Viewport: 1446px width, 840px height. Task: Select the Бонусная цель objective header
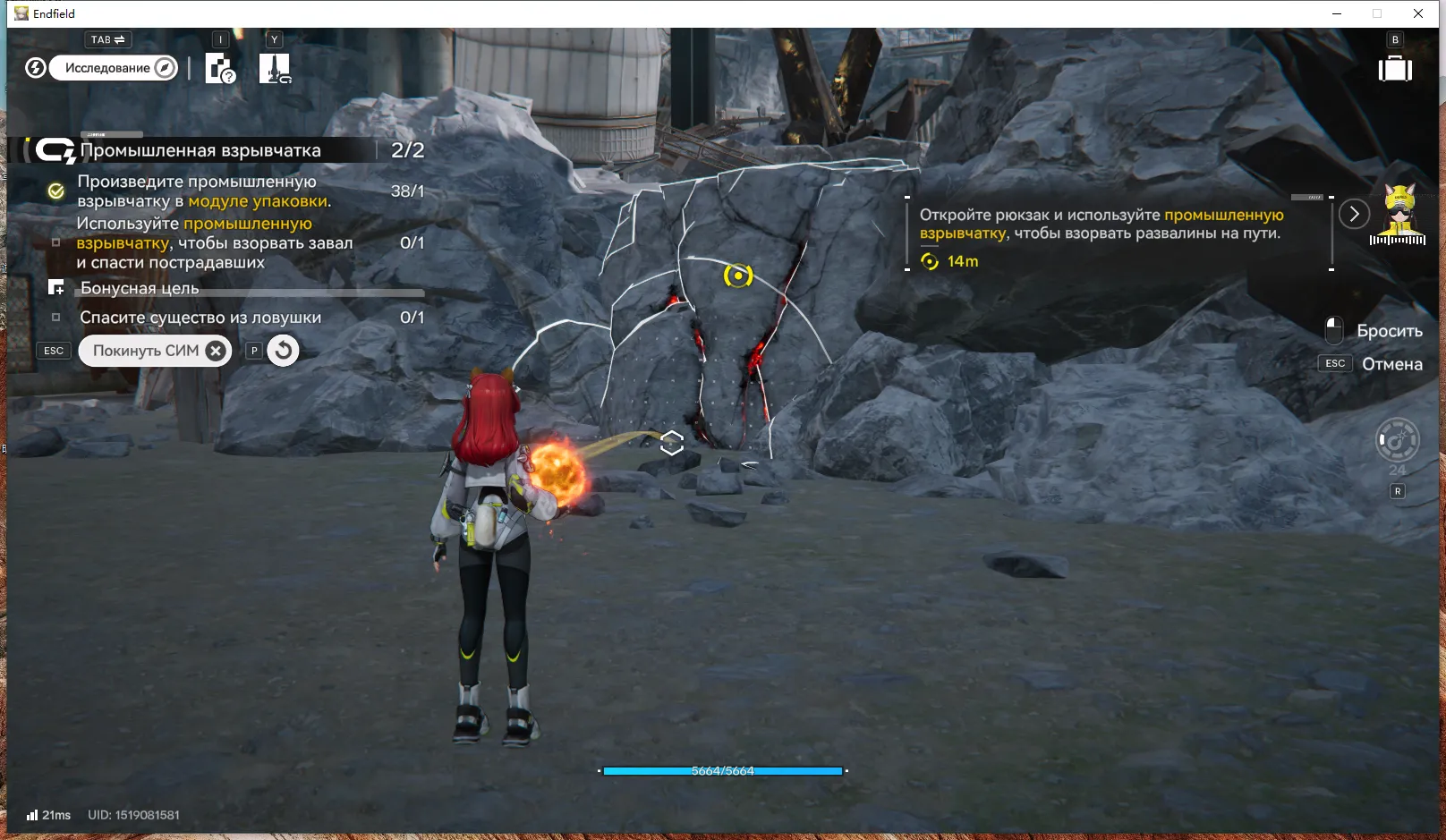(140, 288)
